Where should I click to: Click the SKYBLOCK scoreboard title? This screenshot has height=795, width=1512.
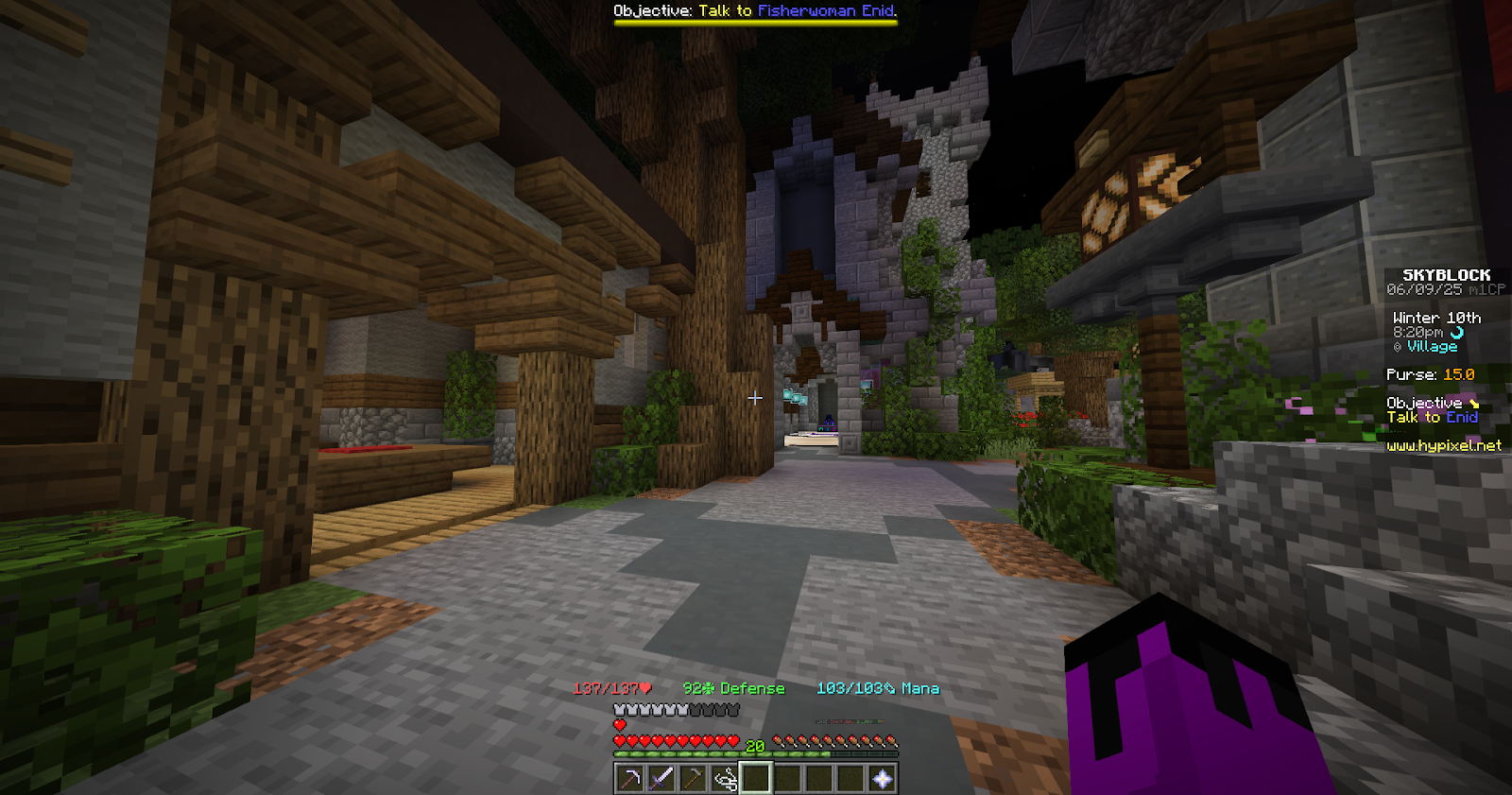[1447, 275]
